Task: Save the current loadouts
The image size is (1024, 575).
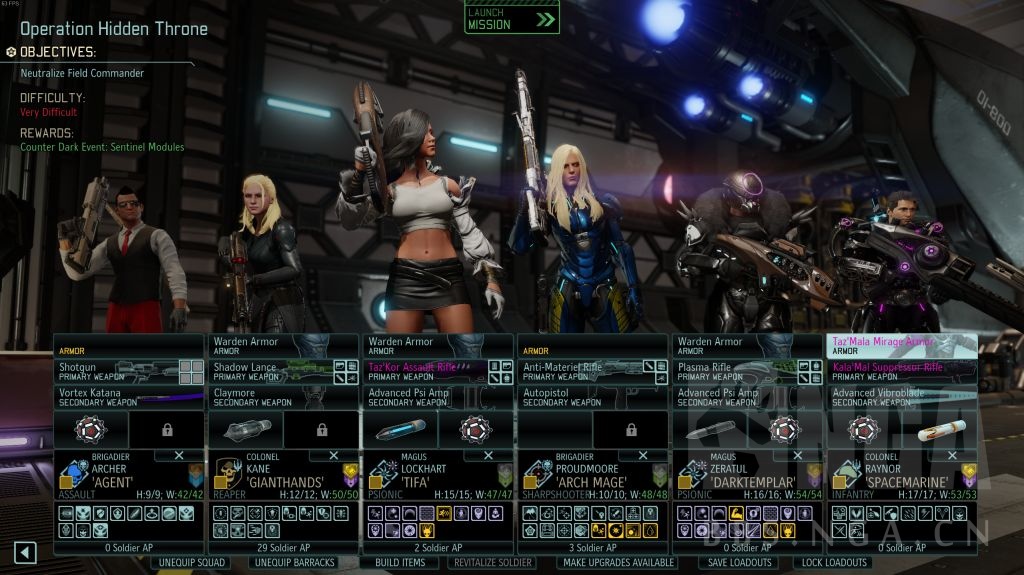Action: pos(739,562)
